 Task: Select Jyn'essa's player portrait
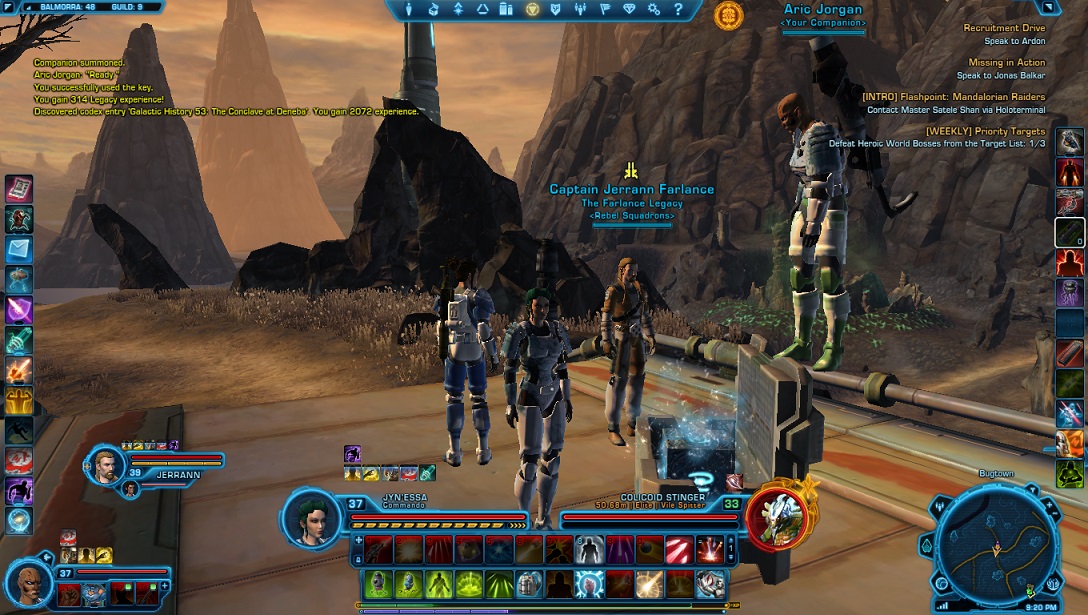[313, 520]
